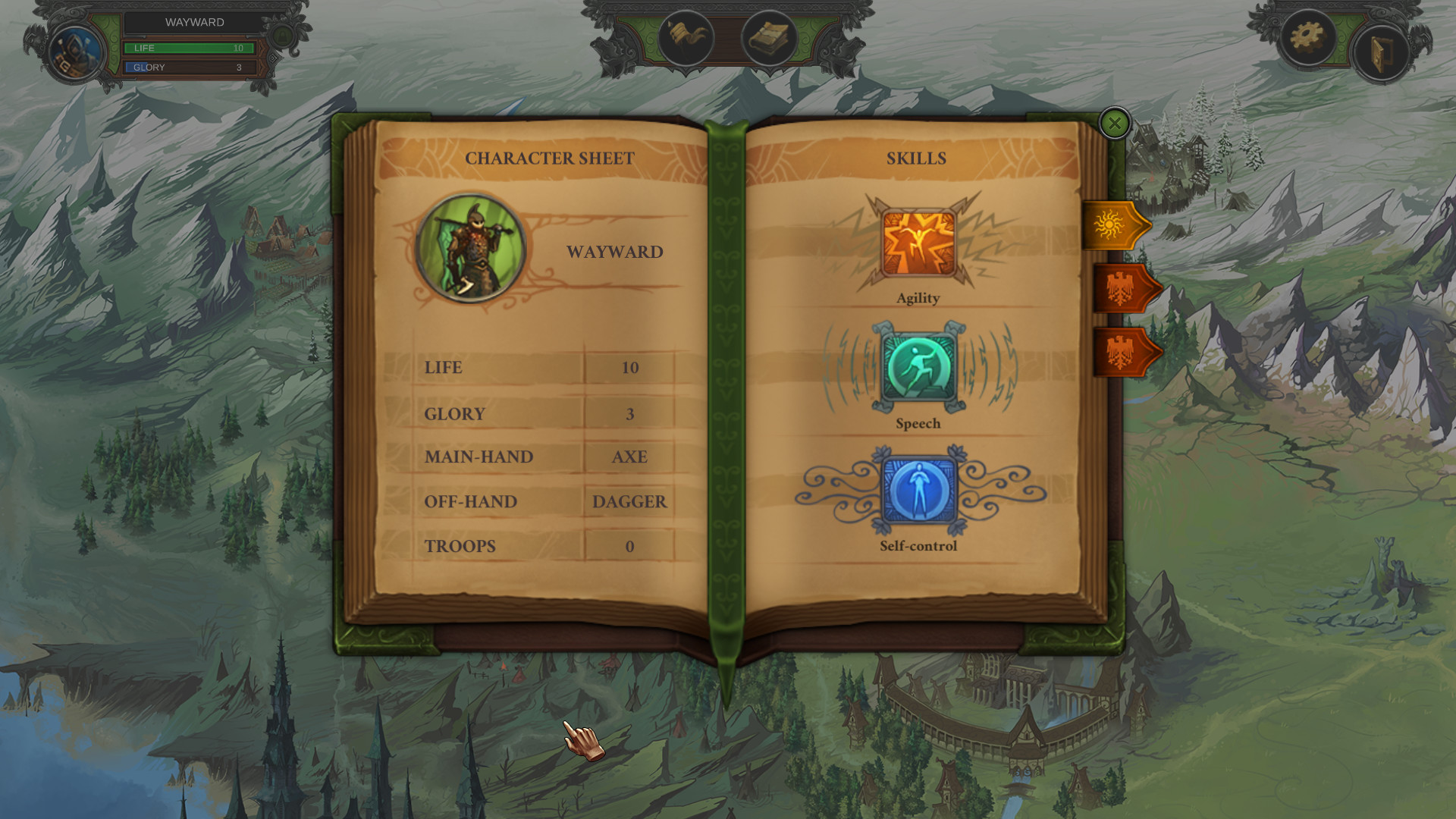Screen dimensions: 1456x819
Task: Select the CHARACTER SHEET page heading
Action: [551, 158]
